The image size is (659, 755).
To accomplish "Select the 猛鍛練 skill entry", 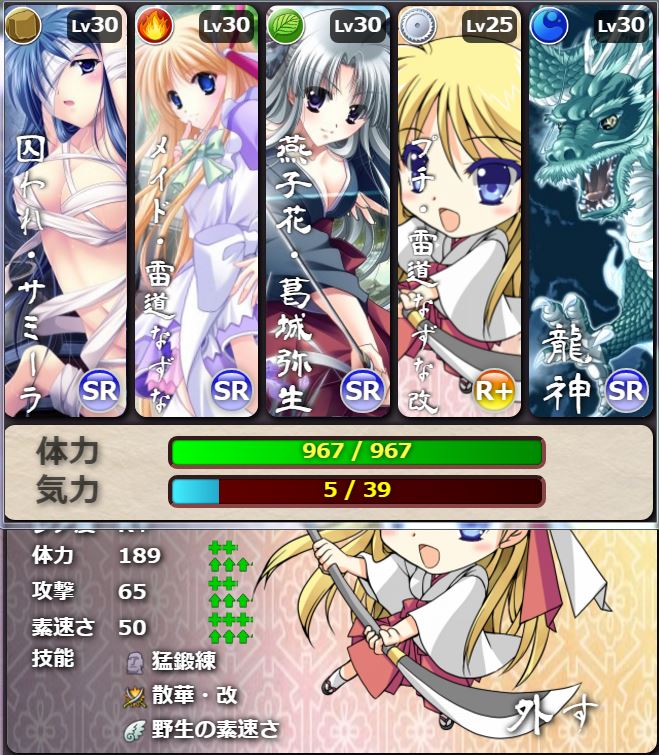I will [x=183, y=661].
